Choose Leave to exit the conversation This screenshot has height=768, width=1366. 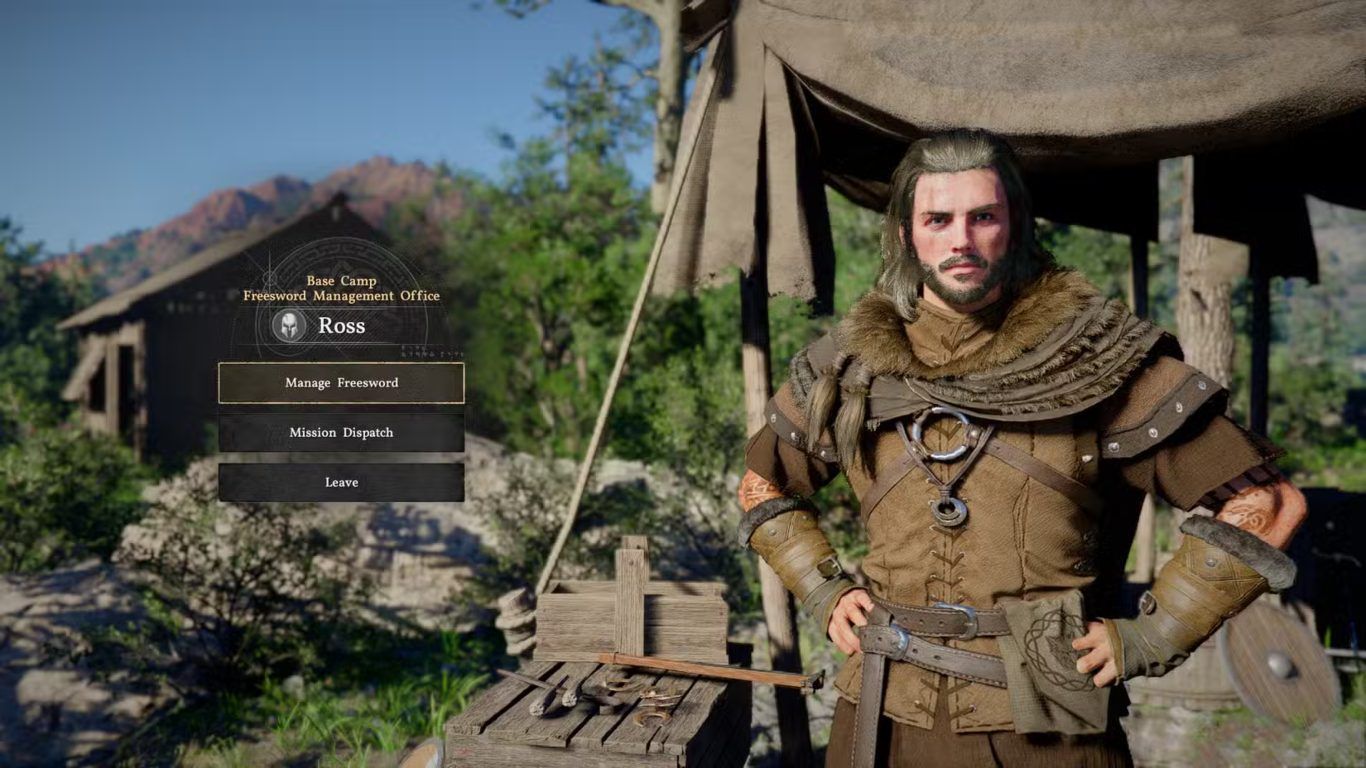(x=341, y=482)
